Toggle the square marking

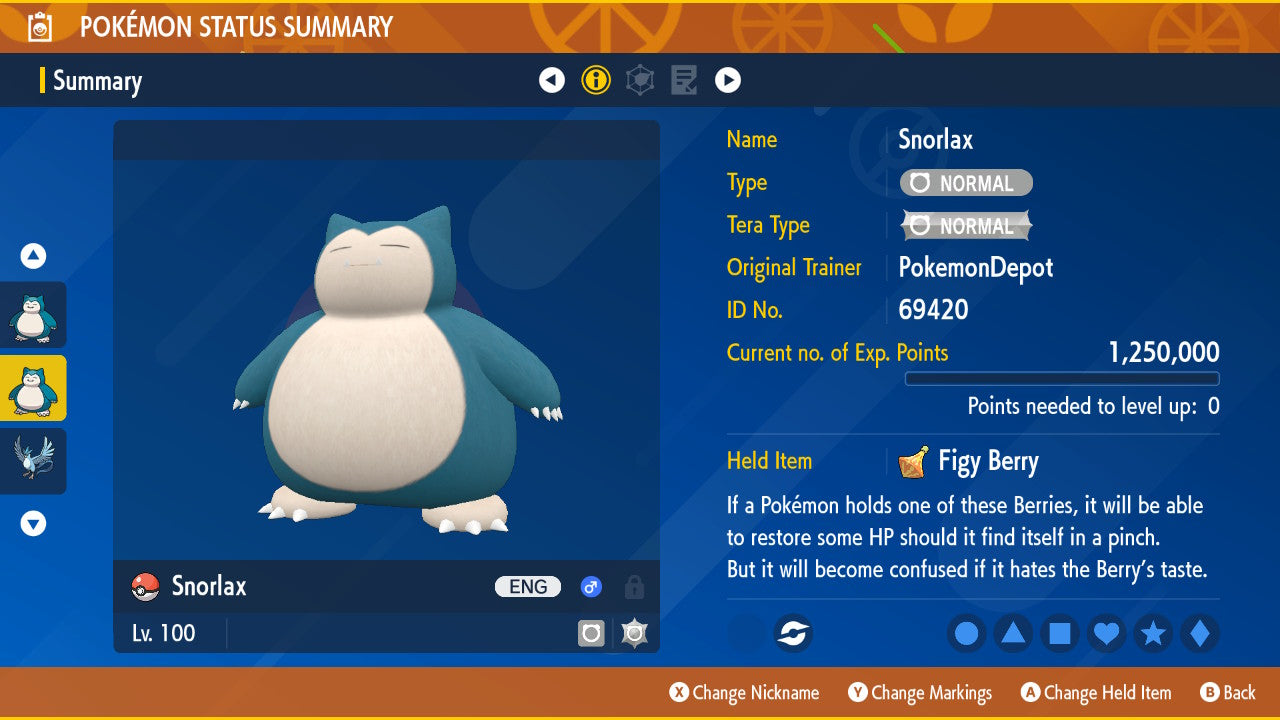coord(1060,633)
